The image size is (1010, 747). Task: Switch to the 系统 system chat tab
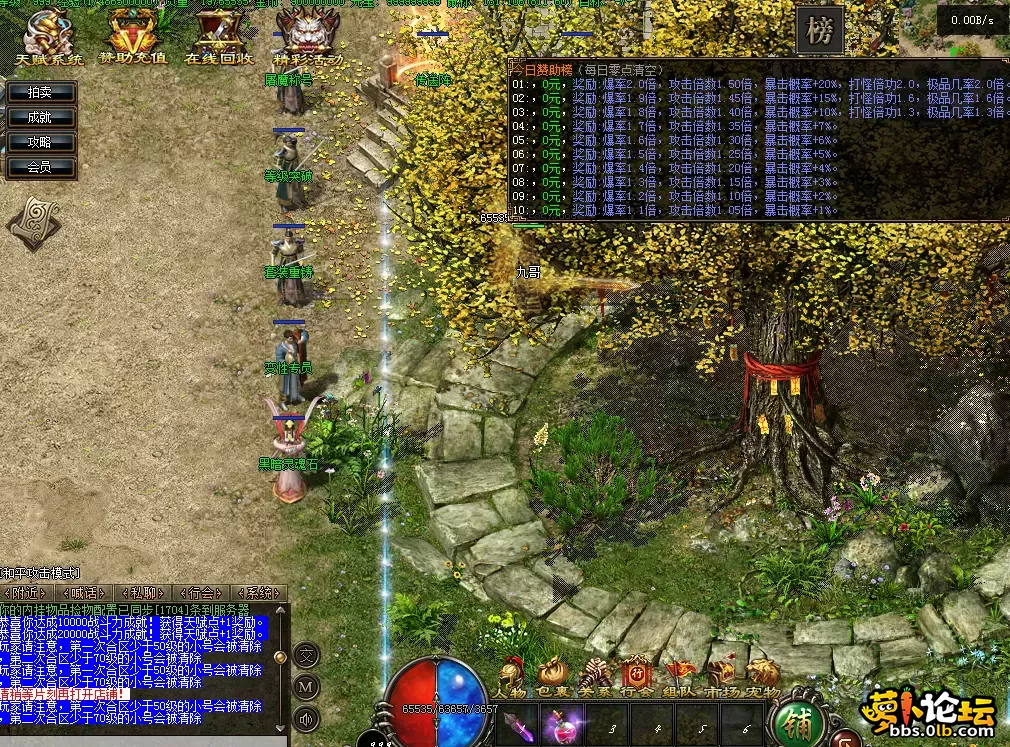(x=258, y=592)
